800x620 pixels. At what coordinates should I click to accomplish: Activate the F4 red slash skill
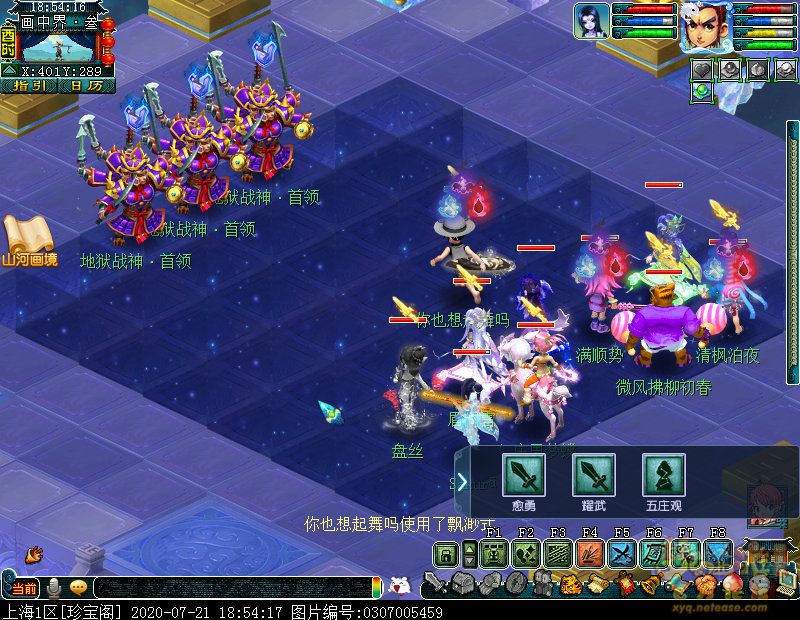[590, 554]
